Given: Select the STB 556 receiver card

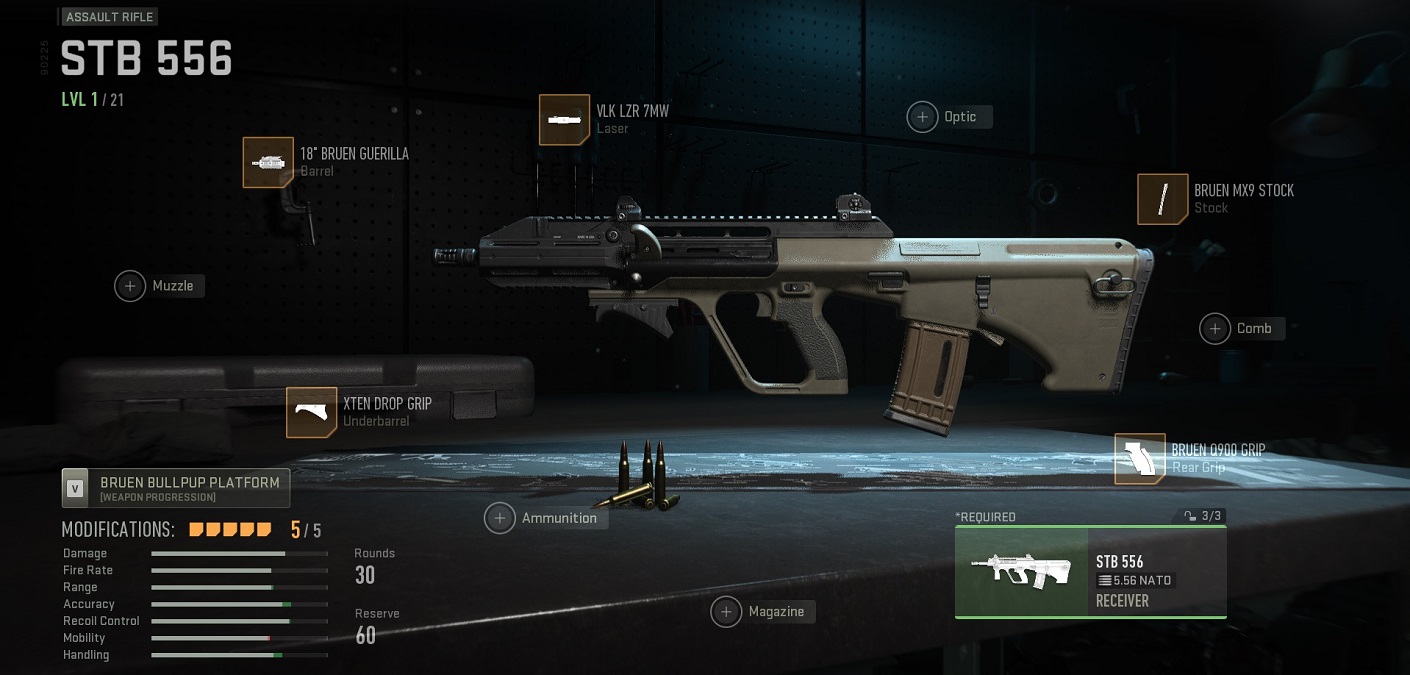Looking at the screenshot, I should click(x=1090, y=573).
